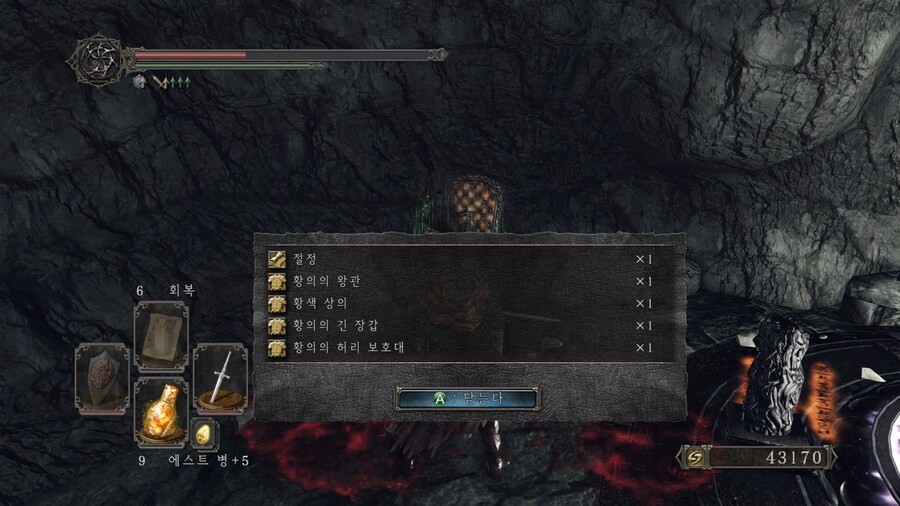This screenshot has height=506, width=900.
Task: Pick the 황의의 긴 장갑 item row
Action: coord(460,325)
